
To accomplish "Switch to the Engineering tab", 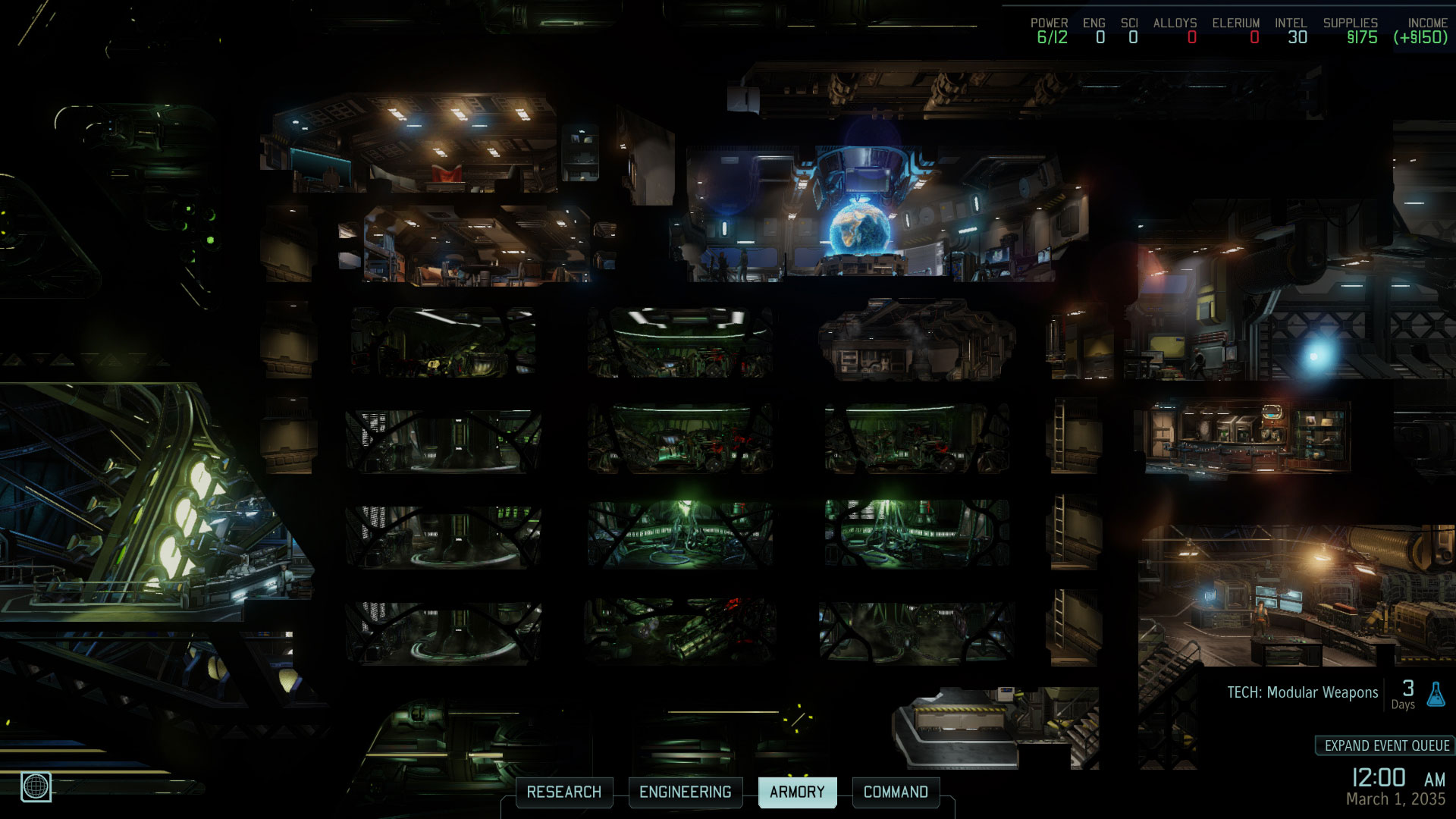I will (685, 792).
